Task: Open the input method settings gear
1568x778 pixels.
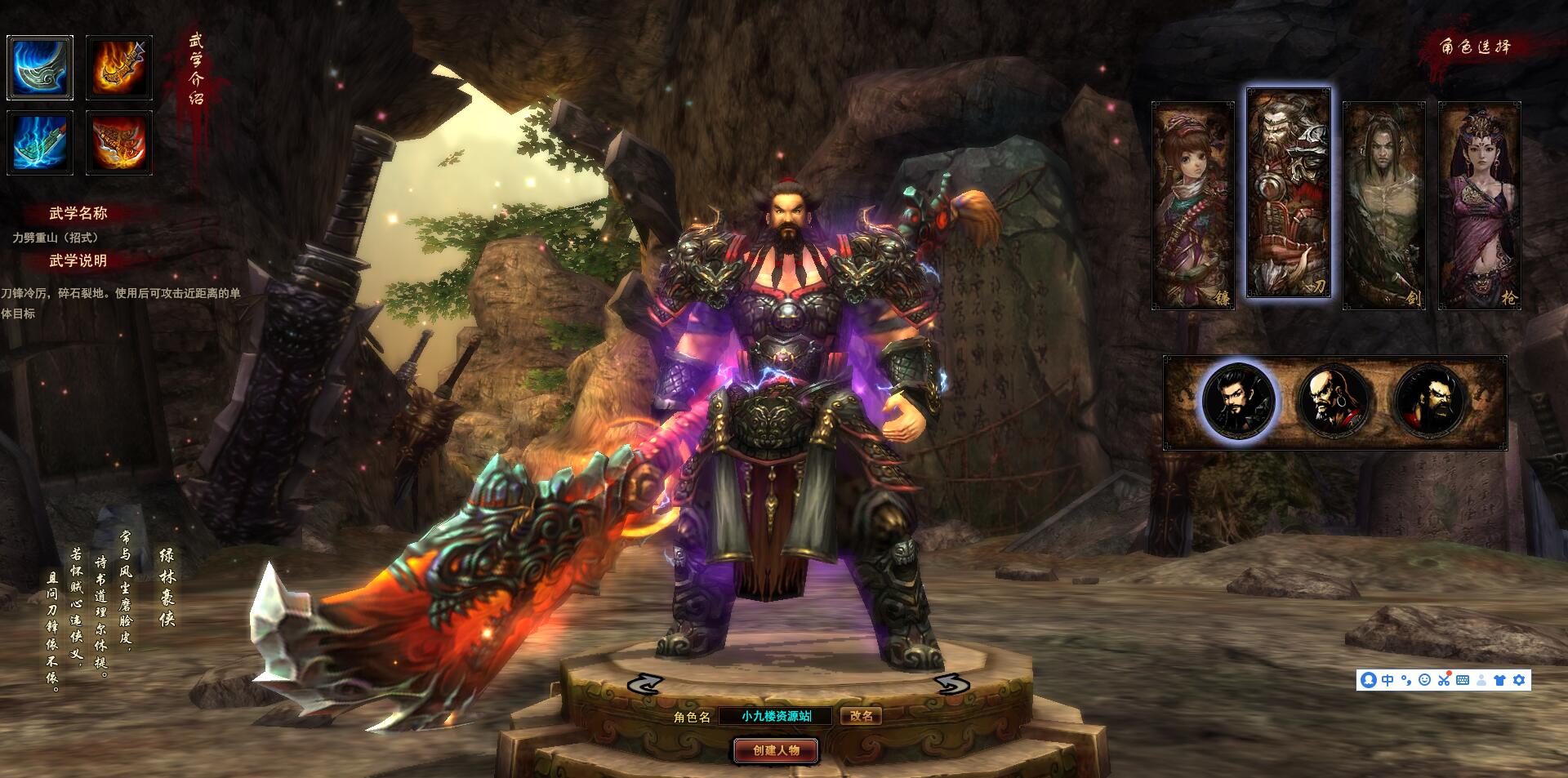Action: [x=1519, y=680]
